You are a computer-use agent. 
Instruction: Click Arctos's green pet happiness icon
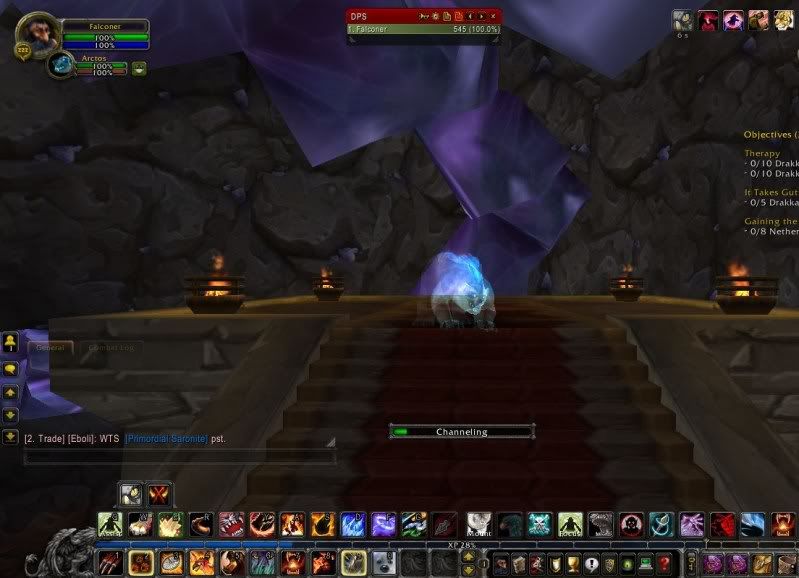pyautogui.click(x=139, y=69)
